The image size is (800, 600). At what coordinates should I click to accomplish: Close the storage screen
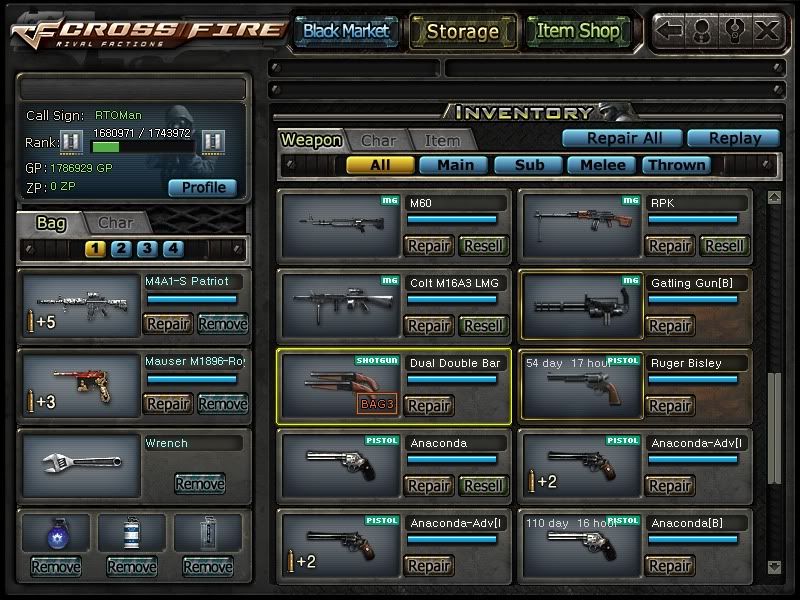pyautogui.click(x=767, y=30)
